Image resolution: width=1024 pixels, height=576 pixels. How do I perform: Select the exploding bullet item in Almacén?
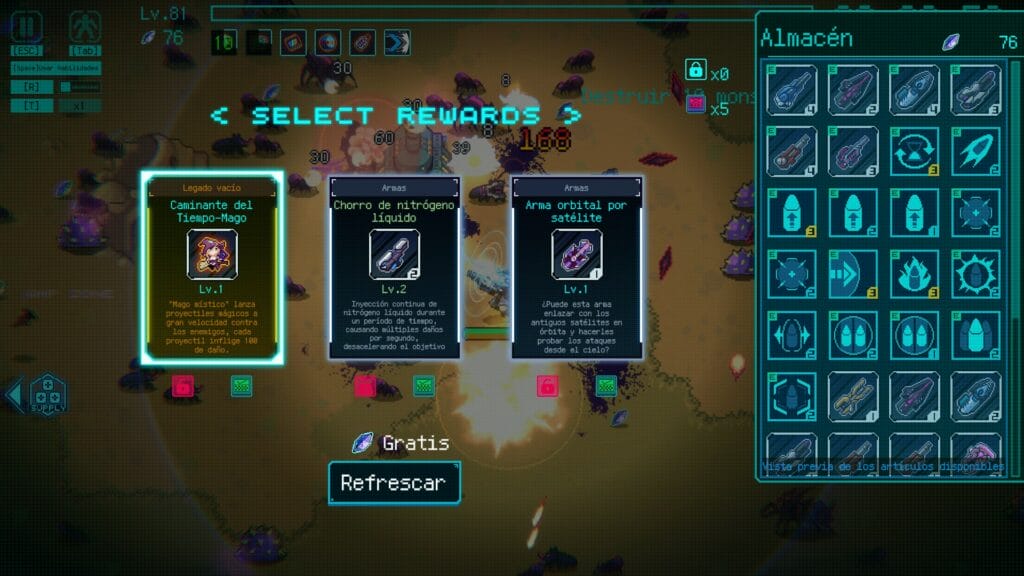pyautogui.click(x=976, y=274)
